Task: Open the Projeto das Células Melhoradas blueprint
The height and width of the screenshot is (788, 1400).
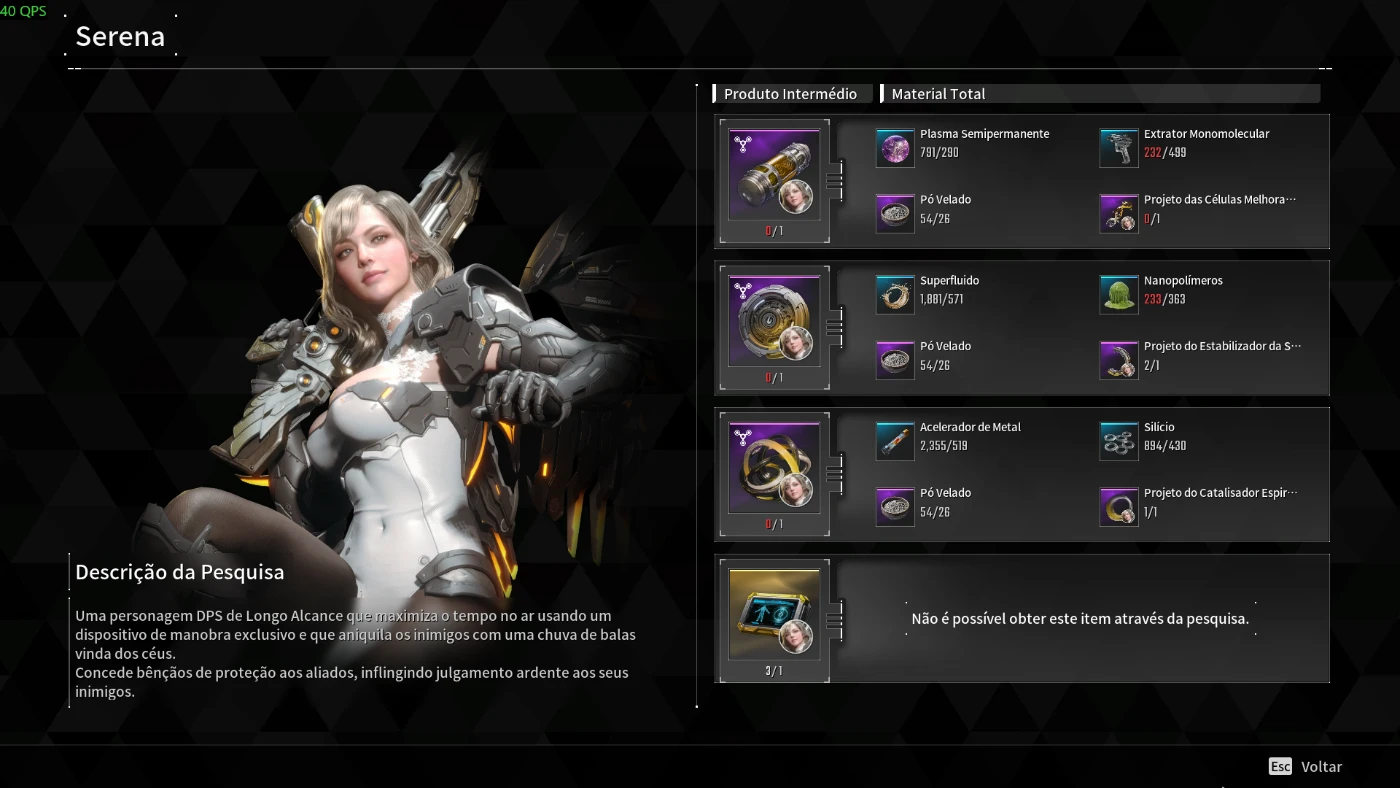Action: tap(1119, 214)
